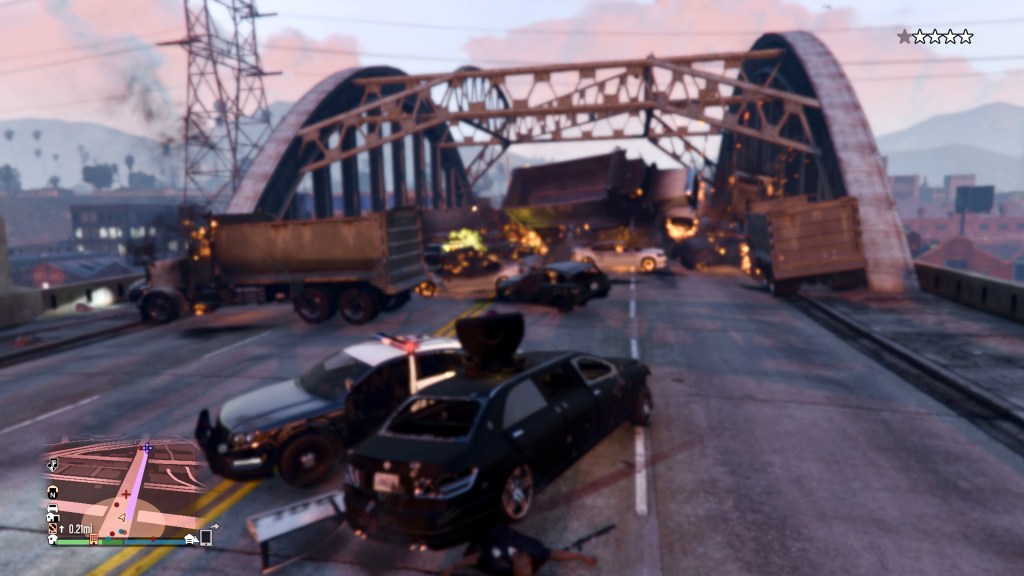1024x576 pixels.
Task: Click the wanted level stars
Action: (x=934, y=37)
